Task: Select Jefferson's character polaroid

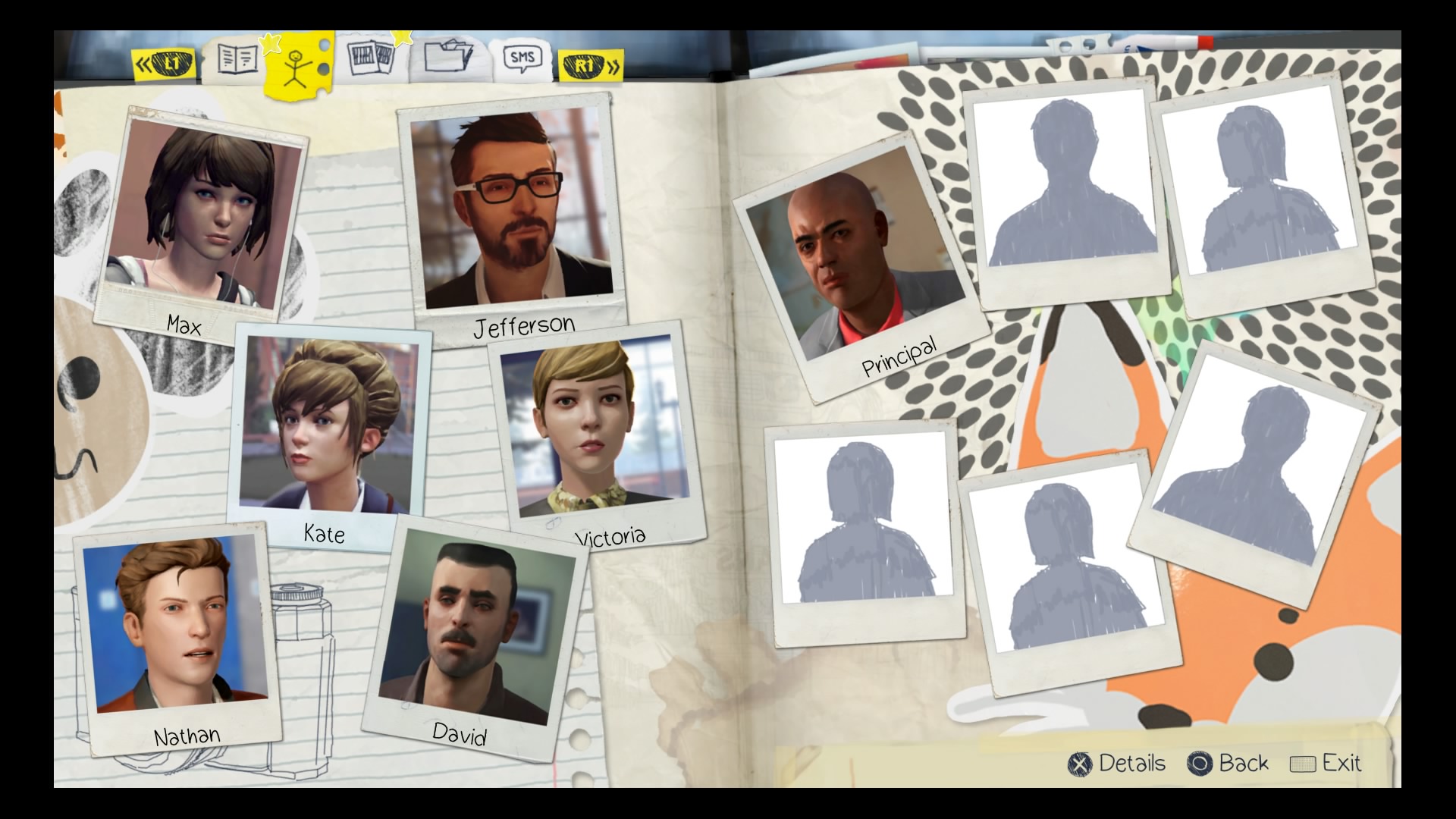Action: tap(508, 209)
